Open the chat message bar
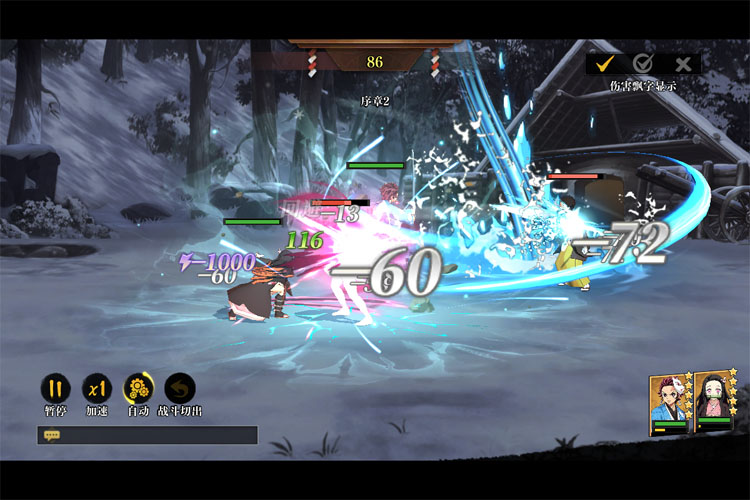The height and width of the screenshot is (500, 750). [x=147, y=435]
